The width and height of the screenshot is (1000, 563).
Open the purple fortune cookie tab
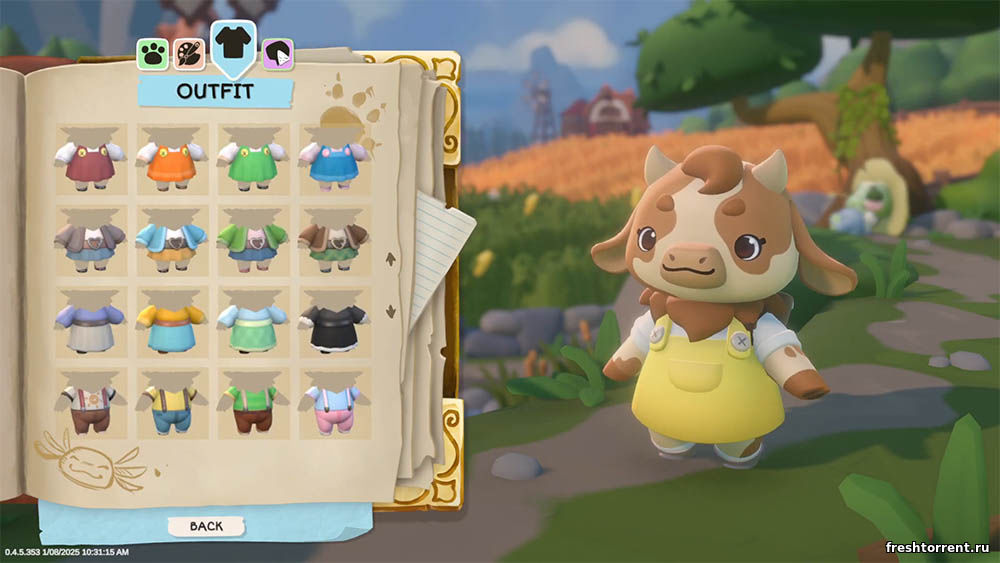[278, 55]
